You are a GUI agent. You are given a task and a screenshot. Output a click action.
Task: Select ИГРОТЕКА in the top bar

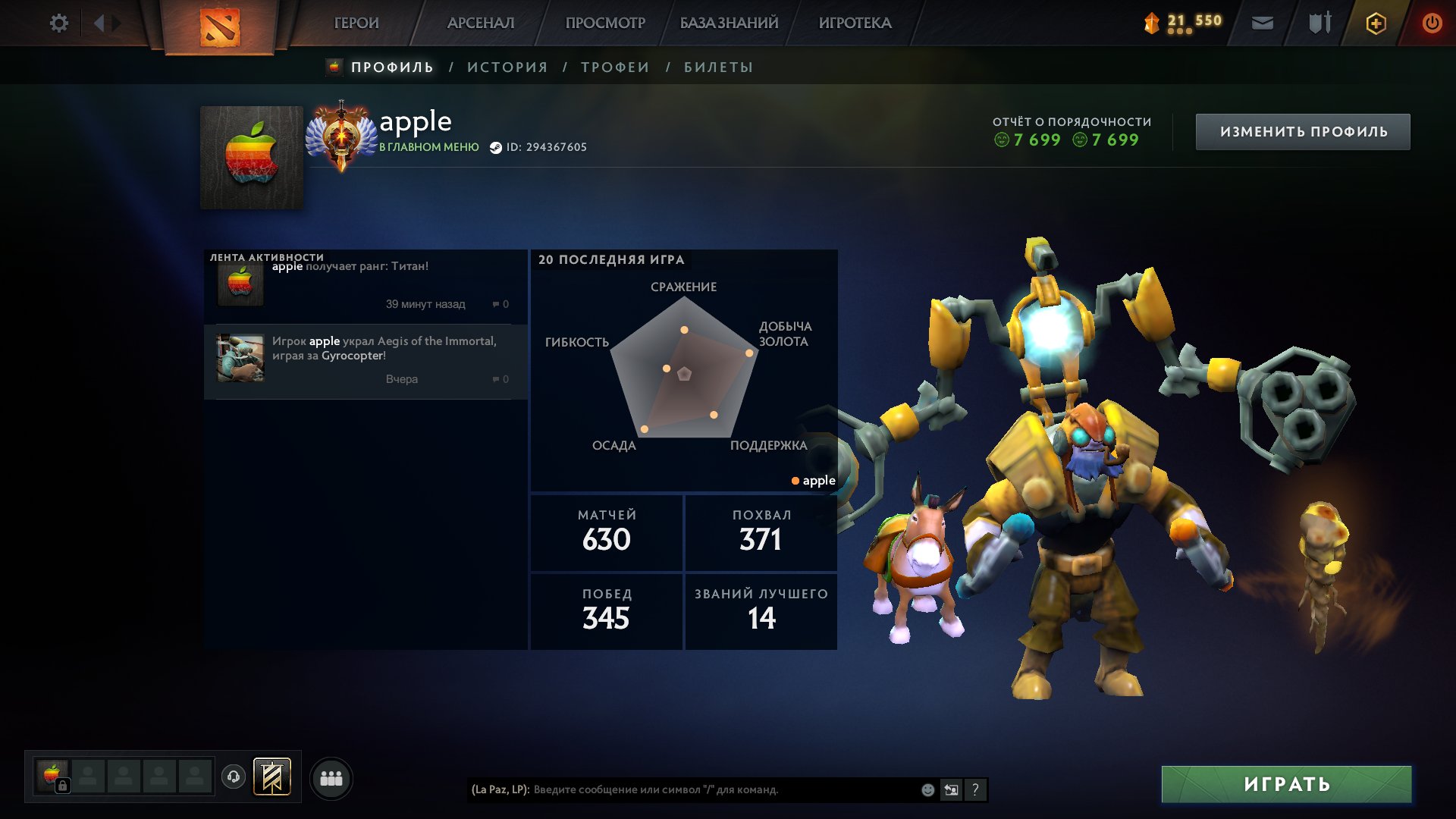coord(855,23)
